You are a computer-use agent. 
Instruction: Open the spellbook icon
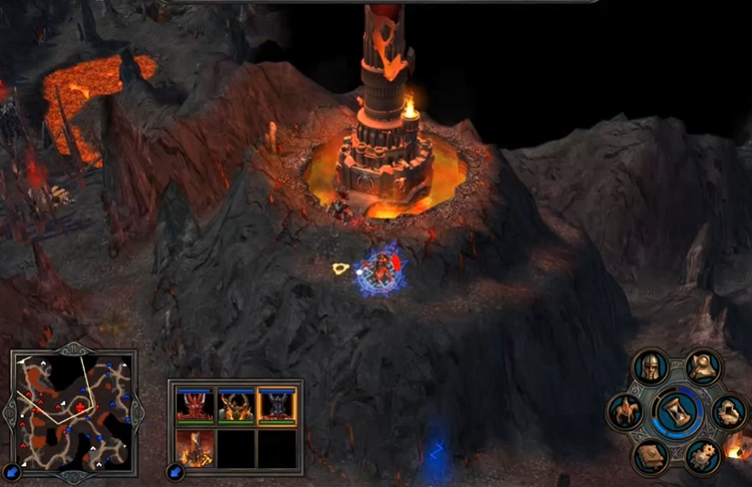tap(650, 455)
